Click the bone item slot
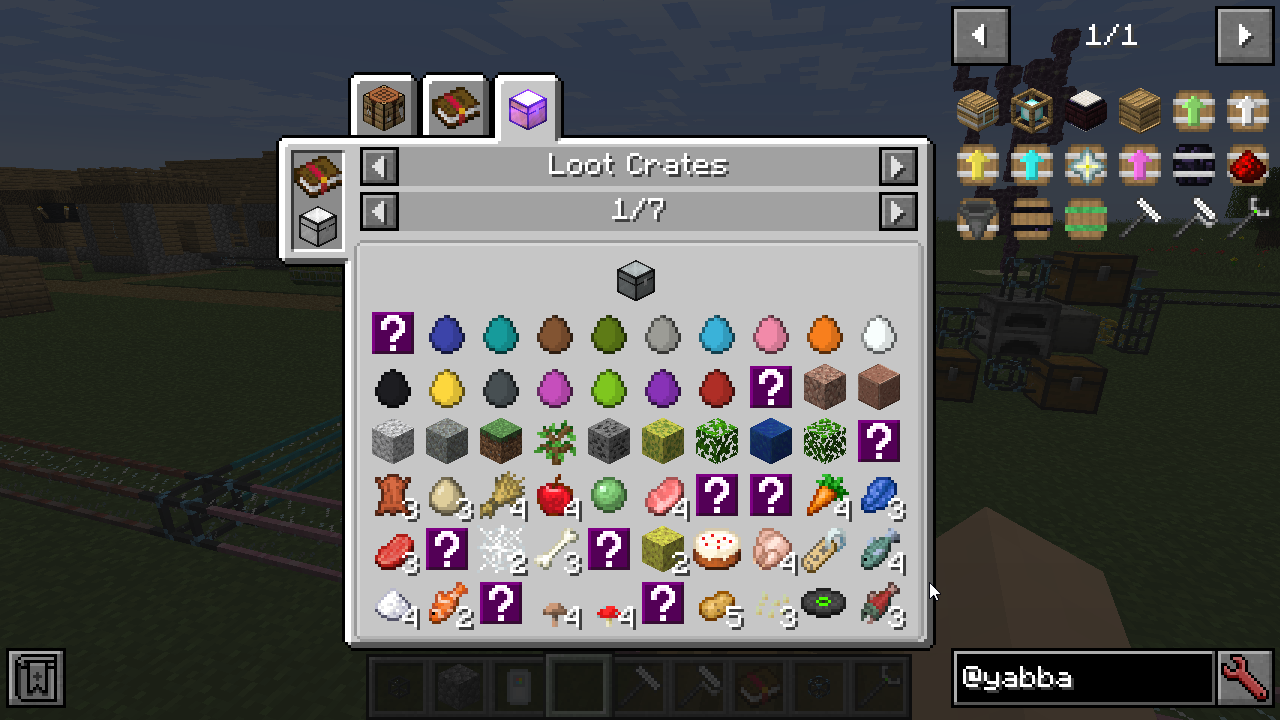This screenshot has height=720, width=1280. [554, 549]
